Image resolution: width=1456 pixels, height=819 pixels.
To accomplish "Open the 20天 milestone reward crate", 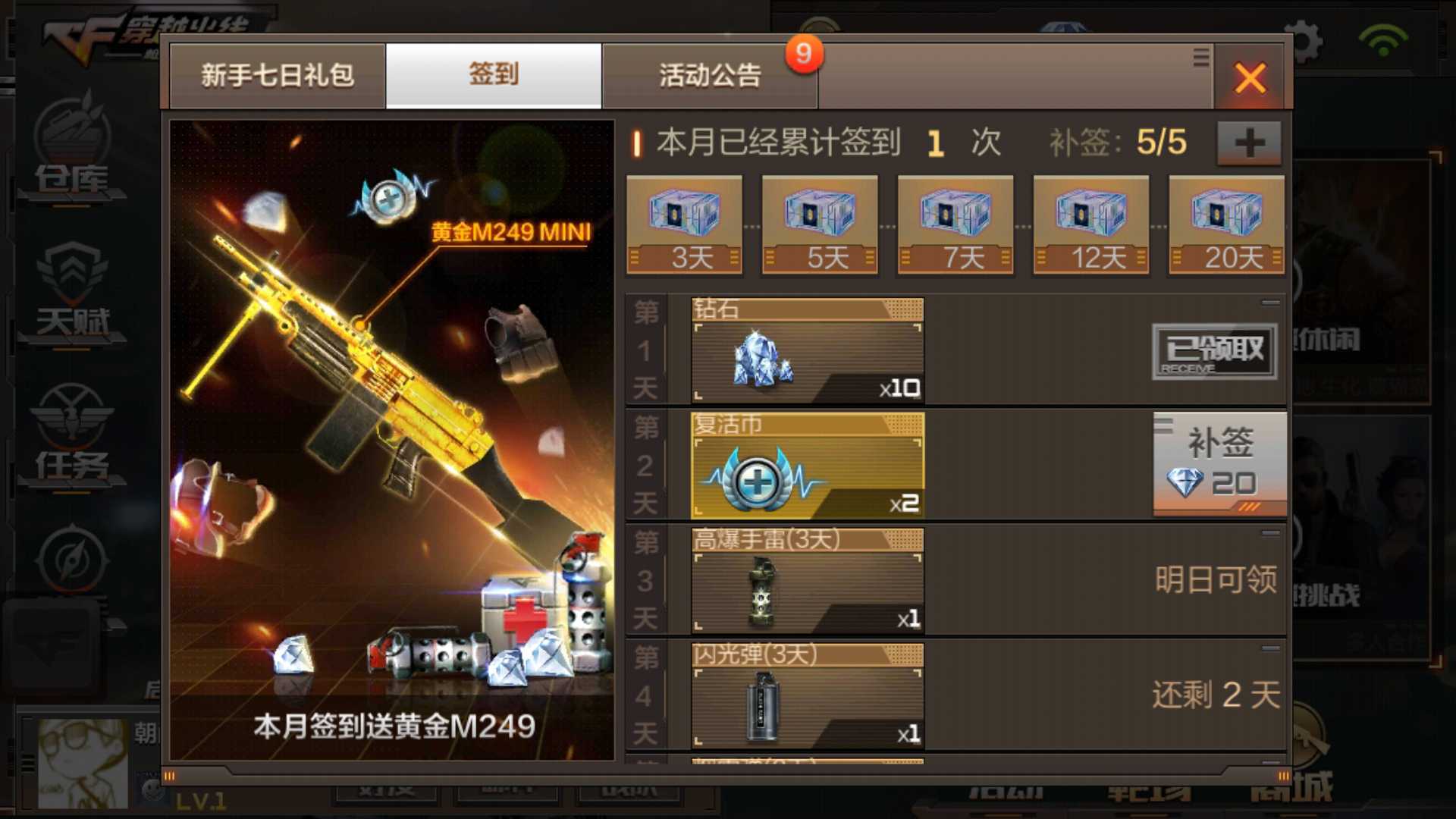I will pos(1226,220).
